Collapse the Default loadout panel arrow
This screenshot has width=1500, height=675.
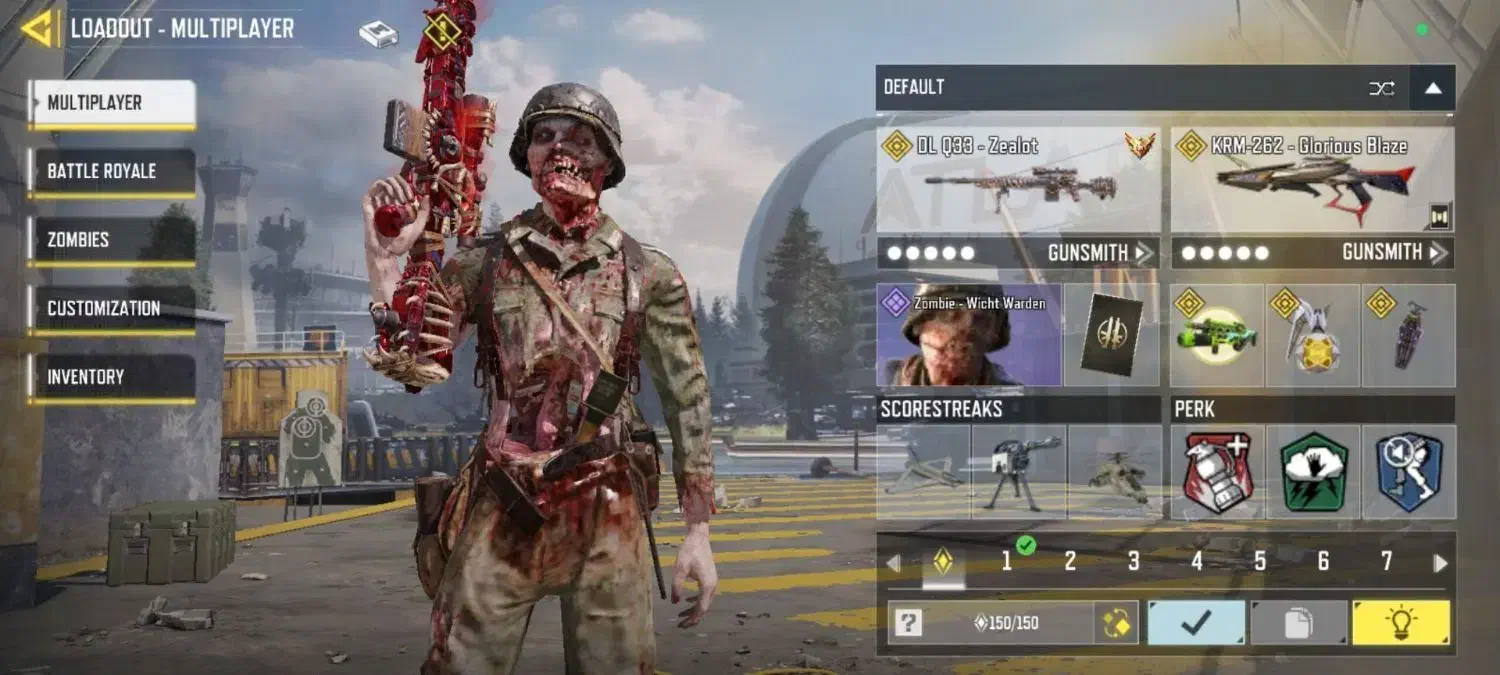click(x=1433, y=88)
